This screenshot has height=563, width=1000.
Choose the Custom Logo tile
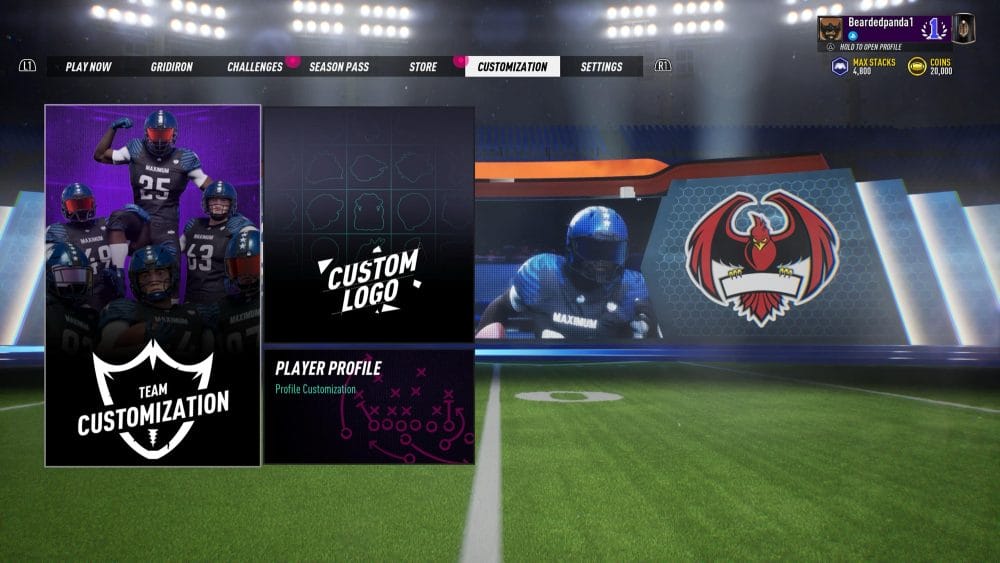tap(369, 224)
